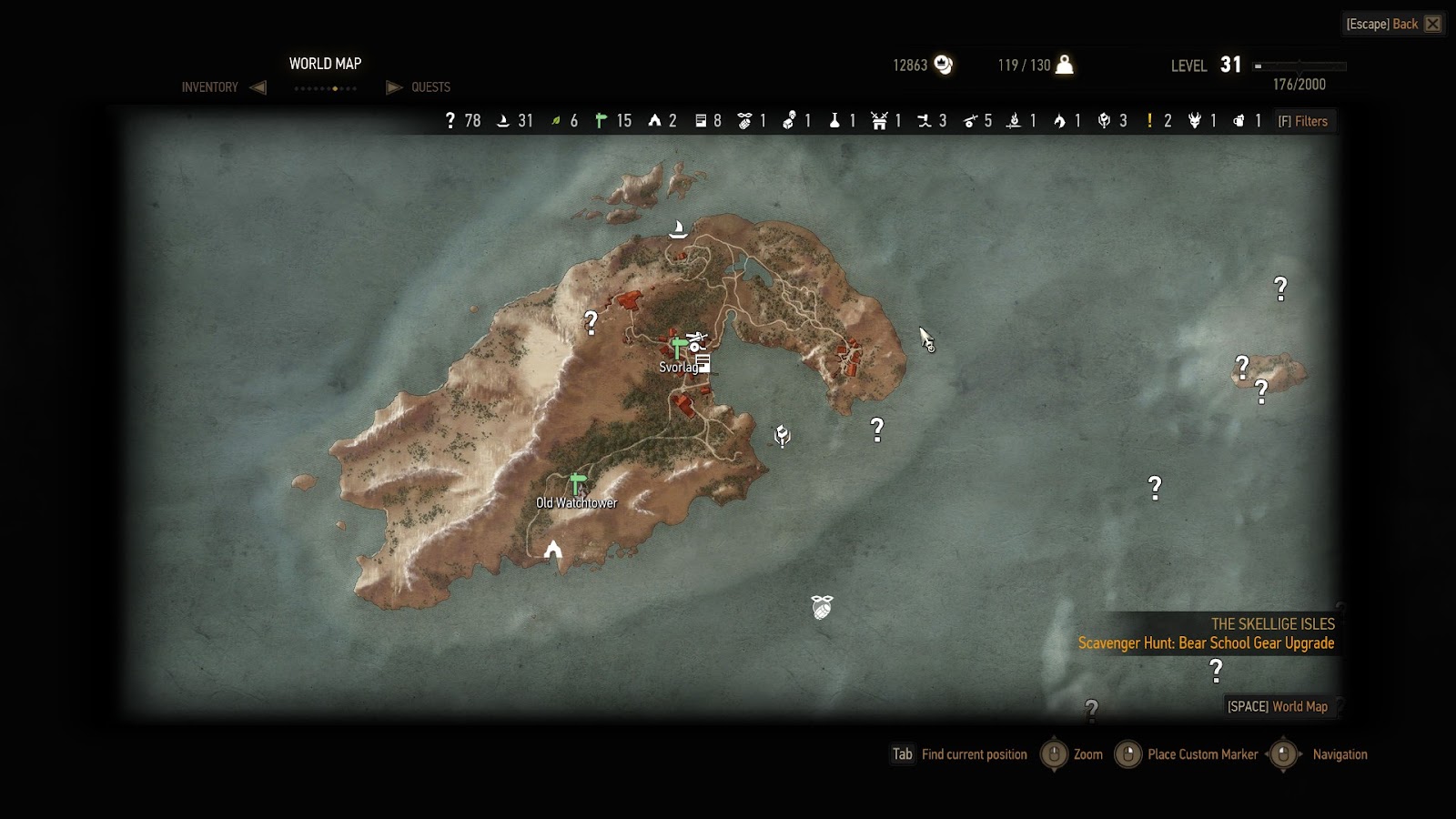Close the map with the Back button
The width and height of the screenshot is (1456, 819).
[x=1393, y=24]
